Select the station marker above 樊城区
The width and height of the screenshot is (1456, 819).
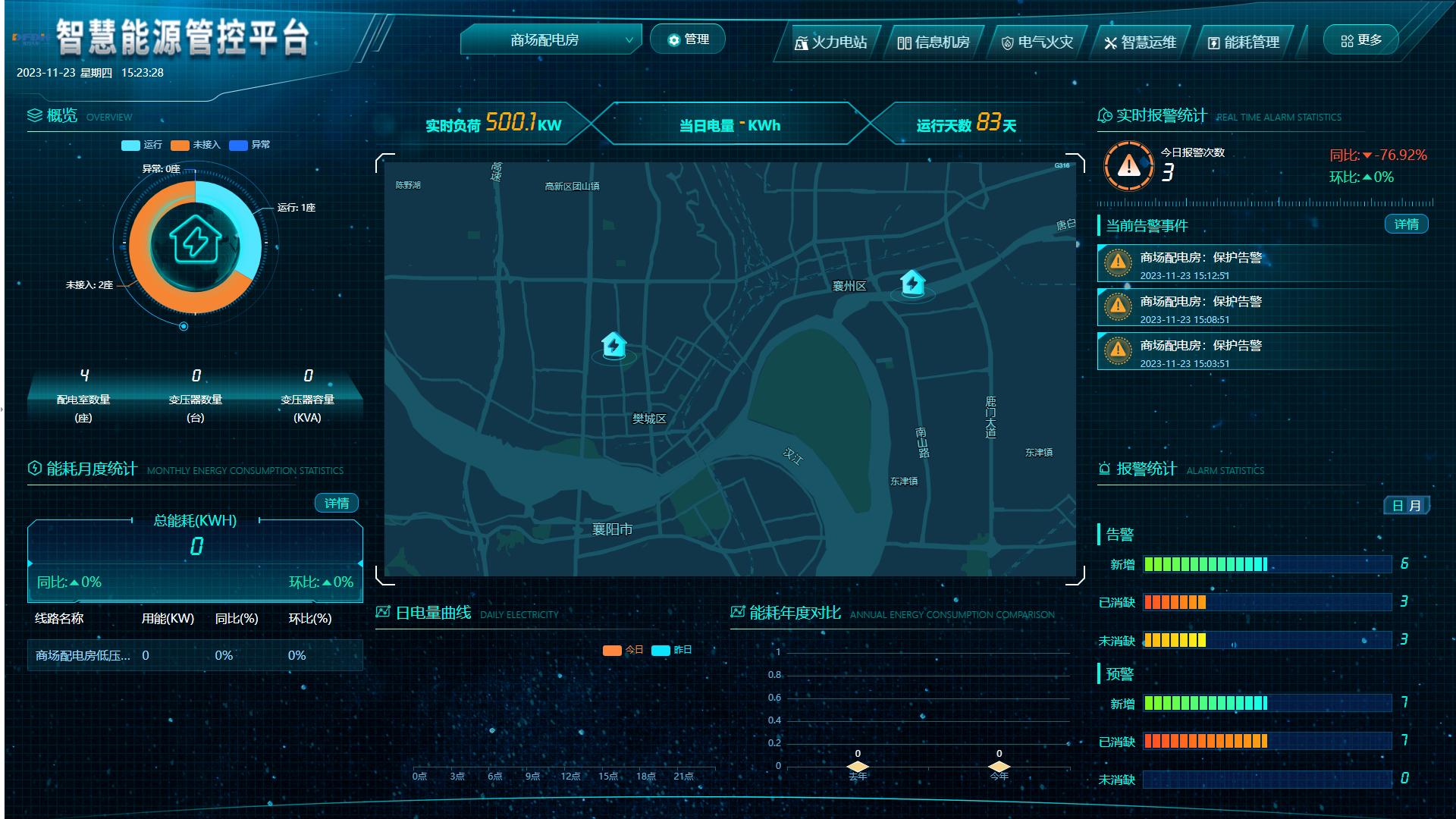coord(613,346)
